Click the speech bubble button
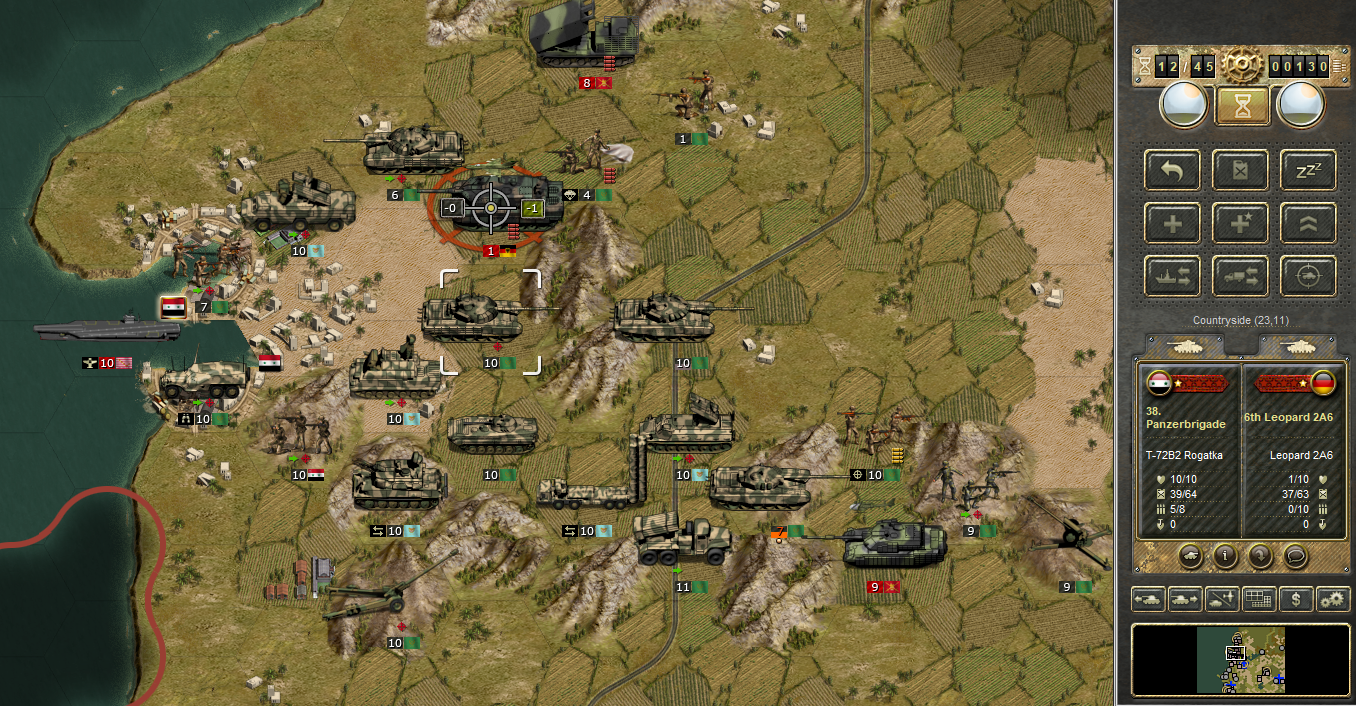Image resolution: width=1356 pixels, height=706 pixels. (1295, 555)
